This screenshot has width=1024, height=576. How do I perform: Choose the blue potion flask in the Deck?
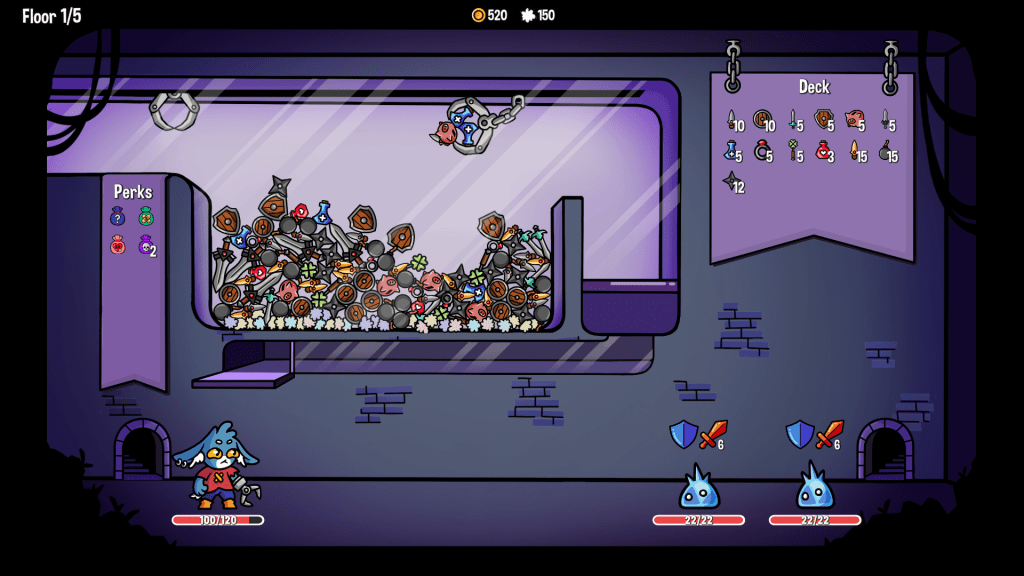731,151
